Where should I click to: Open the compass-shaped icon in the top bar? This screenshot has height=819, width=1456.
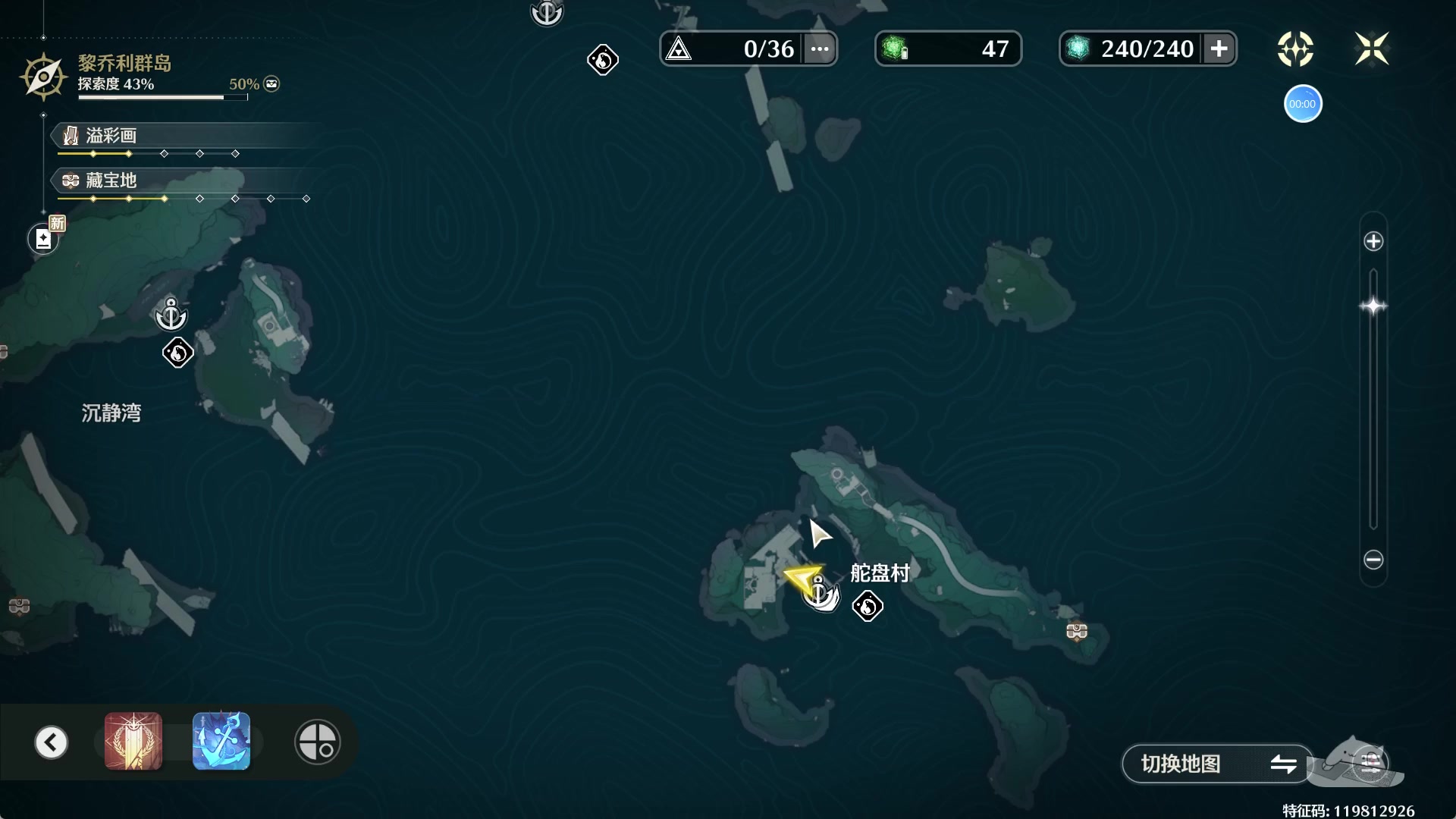coord(1295,49)
